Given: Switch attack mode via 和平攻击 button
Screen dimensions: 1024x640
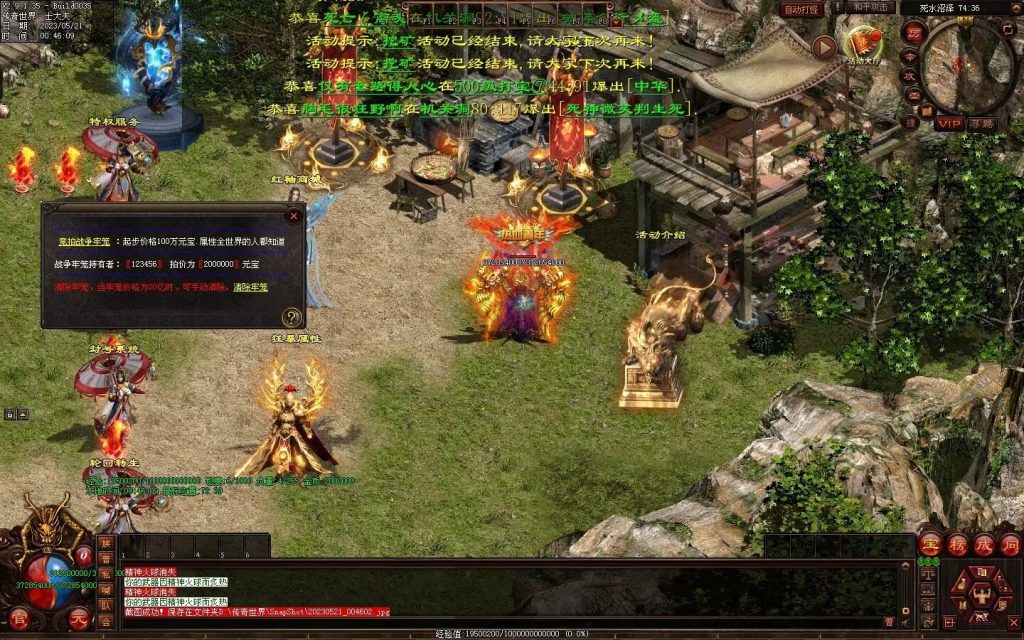Looking at the screenshot, I should coord(868,8).
